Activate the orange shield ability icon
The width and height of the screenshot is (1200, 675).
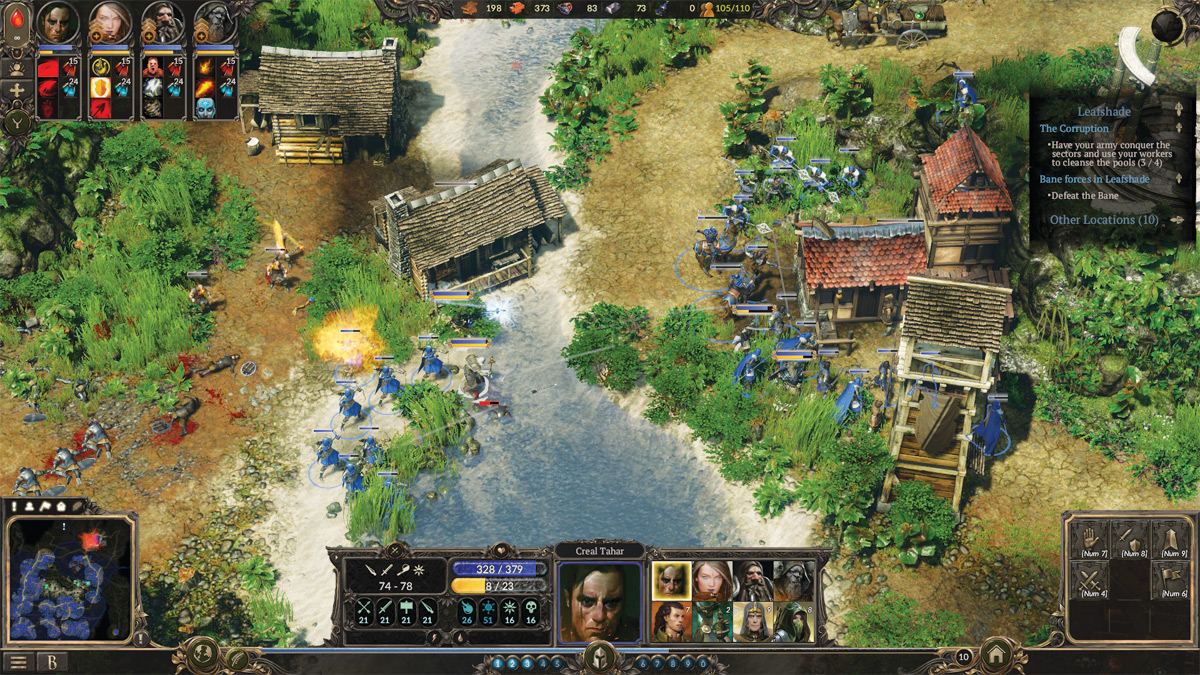point(101,87)
